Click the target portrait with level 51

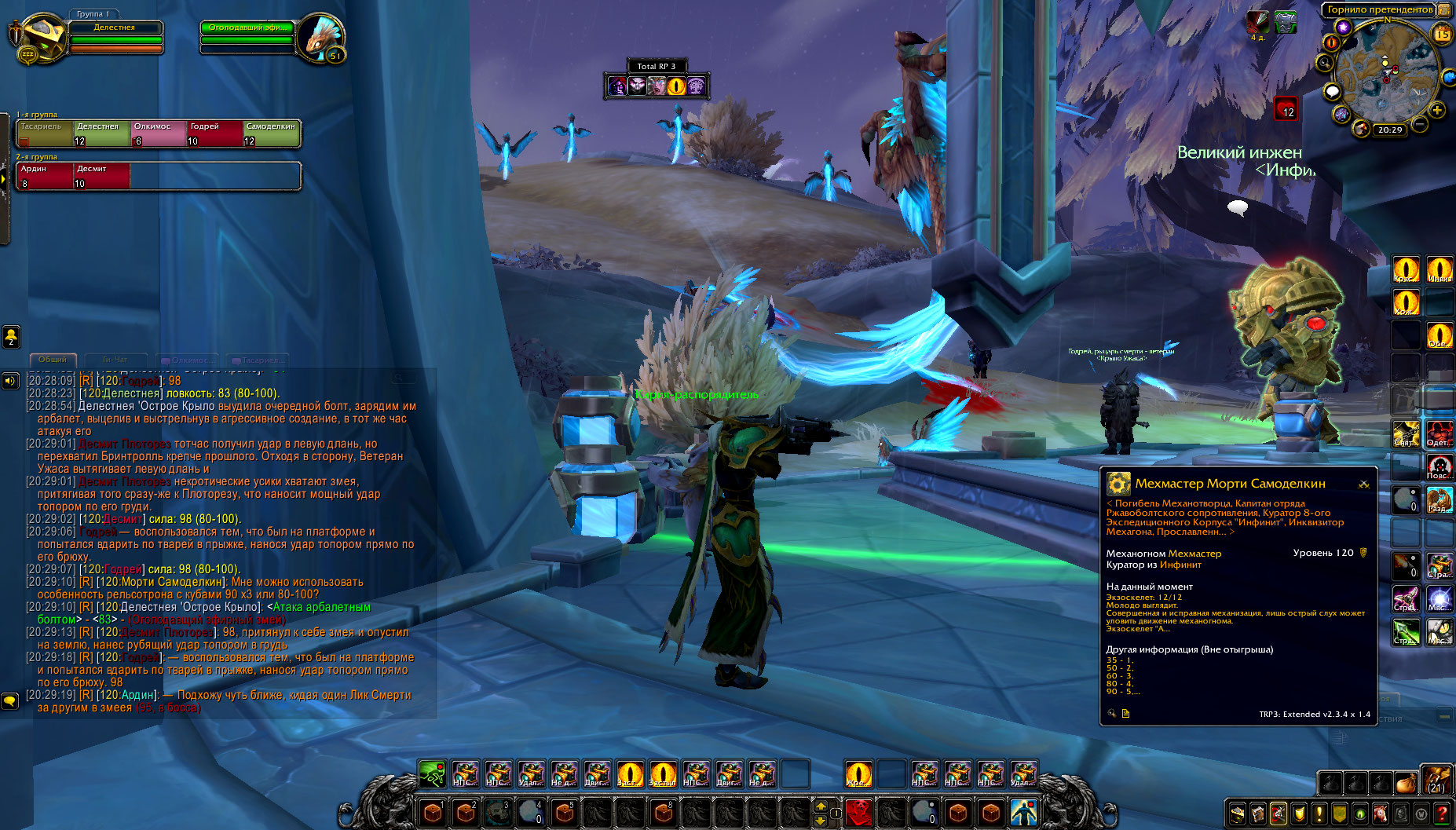click(320, 38)
